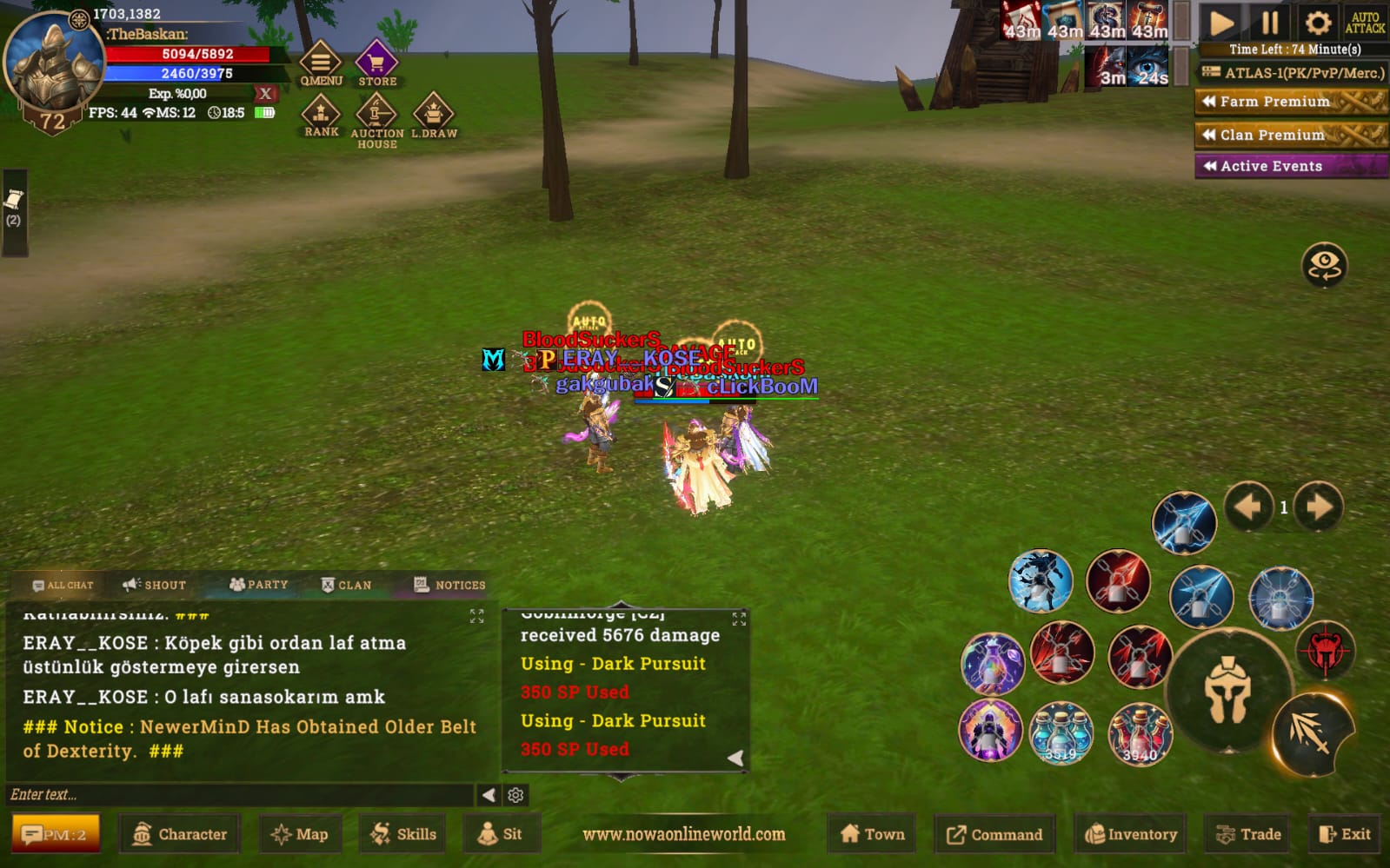Open the PM:2 private messages
This screenshot has width=1390, height=868.
[x=55, y=834]
